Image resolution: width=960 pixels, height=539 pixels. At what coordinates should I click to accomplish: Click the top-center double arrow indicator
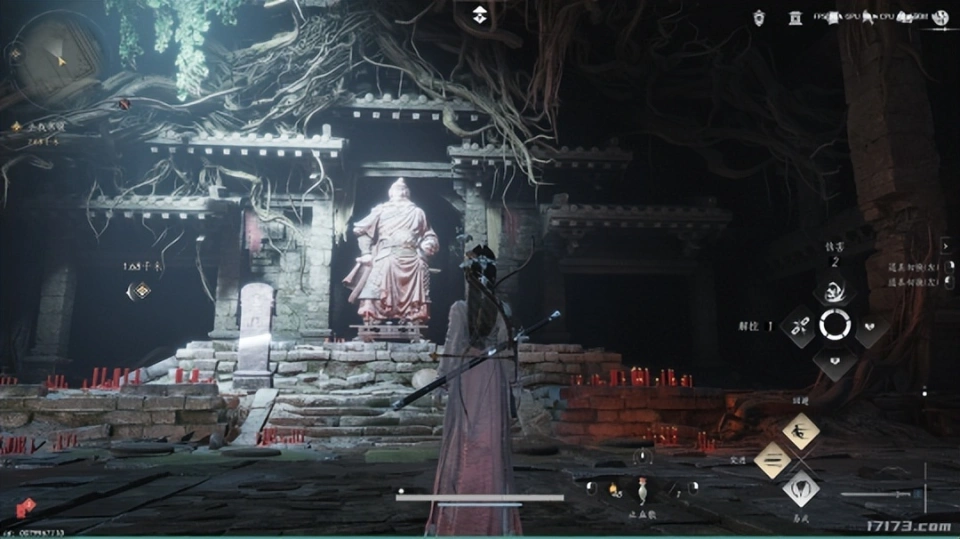coord(479,13)
